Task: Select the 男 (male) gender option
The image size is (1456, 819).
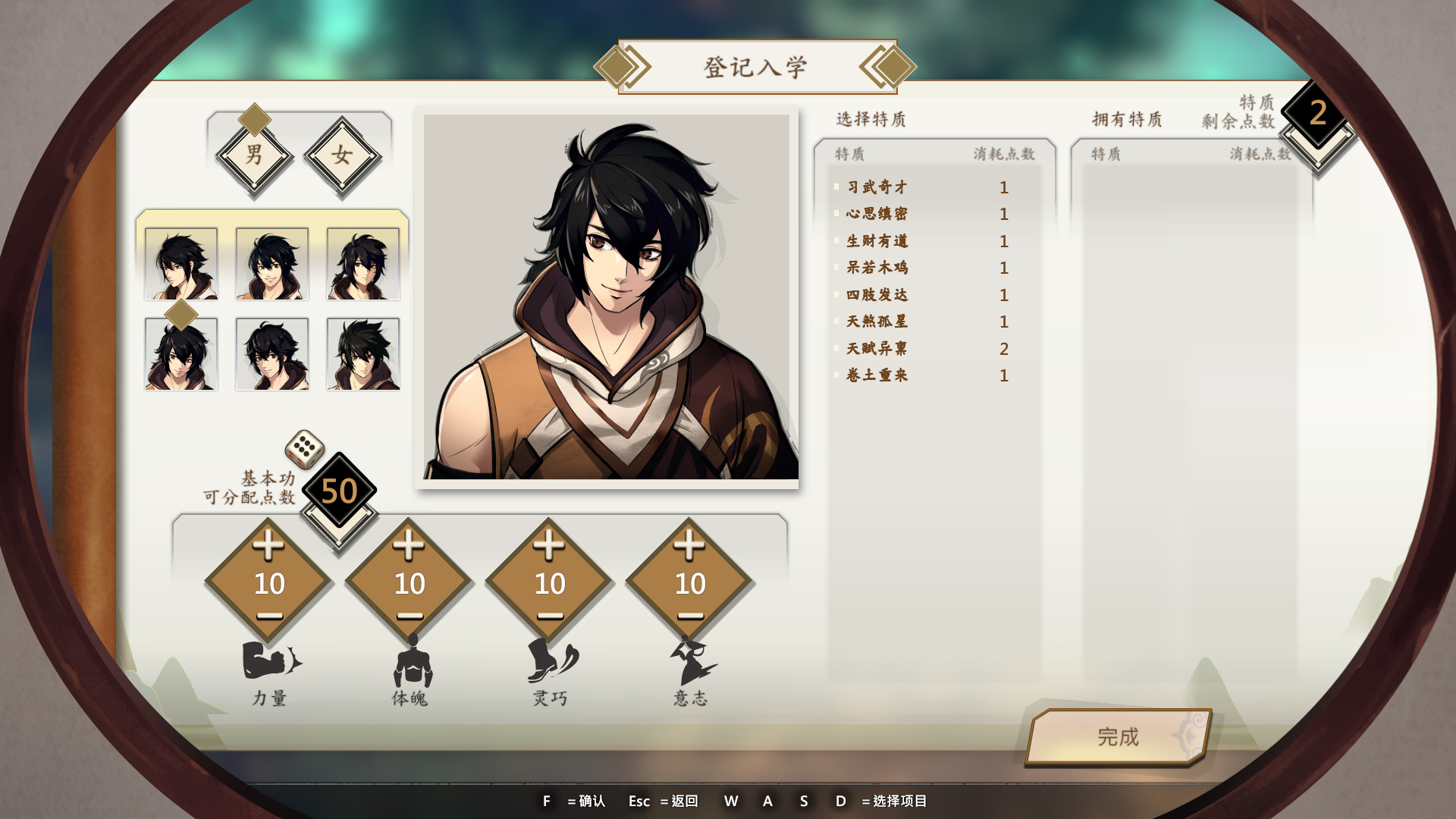Action: tap(255, 155)
